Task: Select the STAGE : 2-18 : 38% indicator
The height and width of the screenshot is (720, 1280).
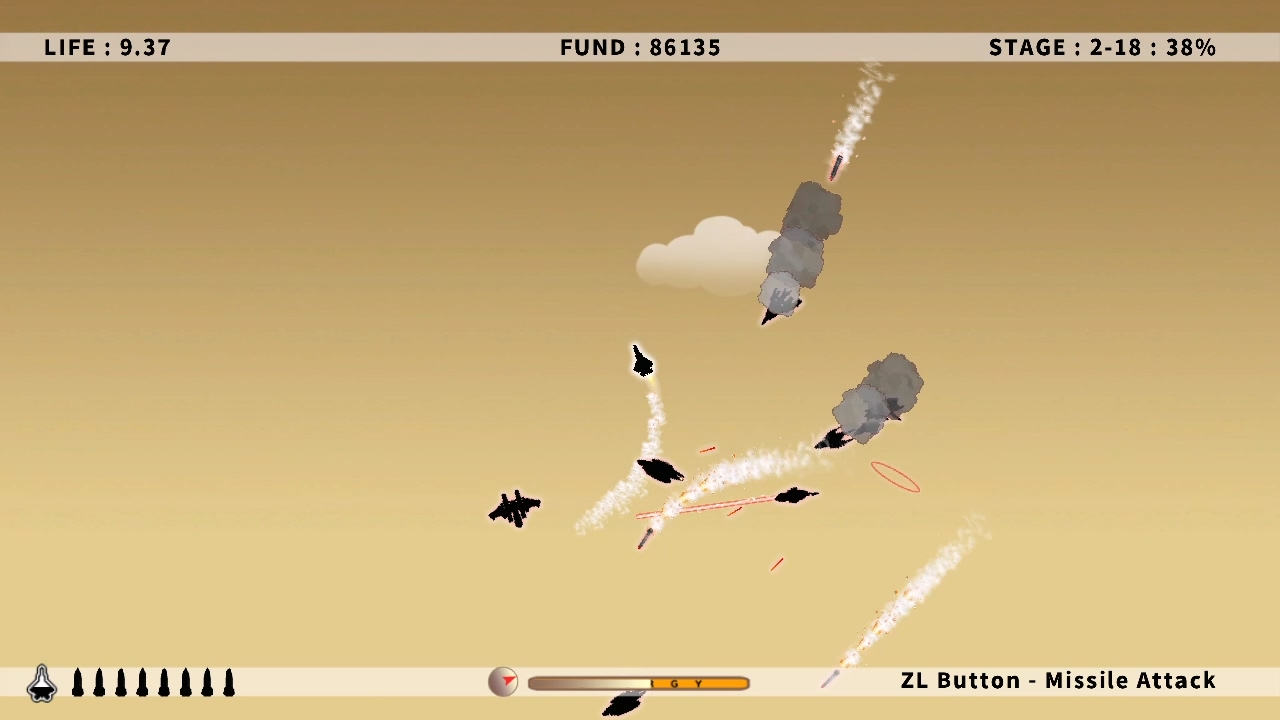Action: [1101, 47]
